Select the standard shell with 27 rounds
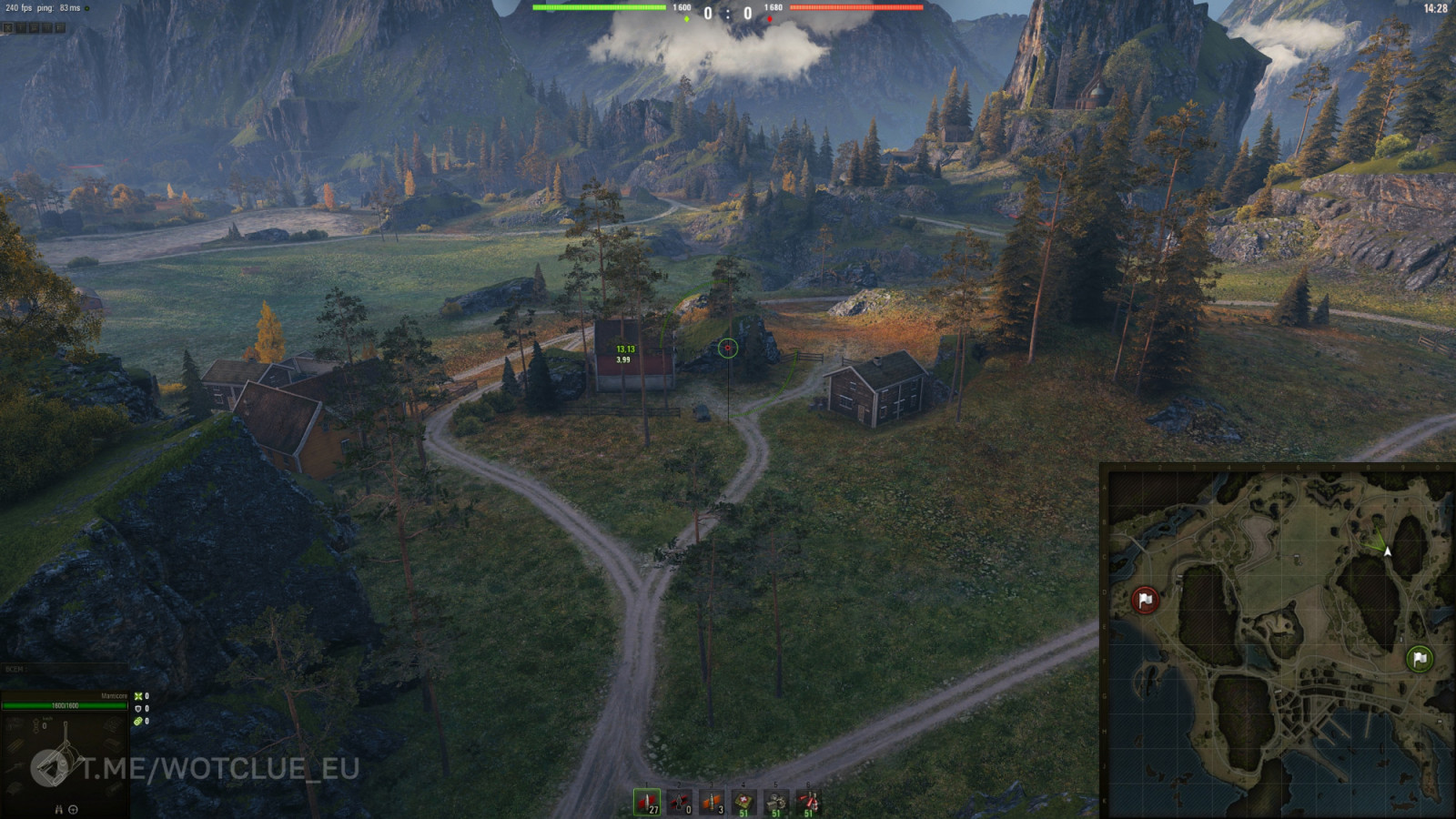Screen dimensions: 1456x819 tap(647, 802)
